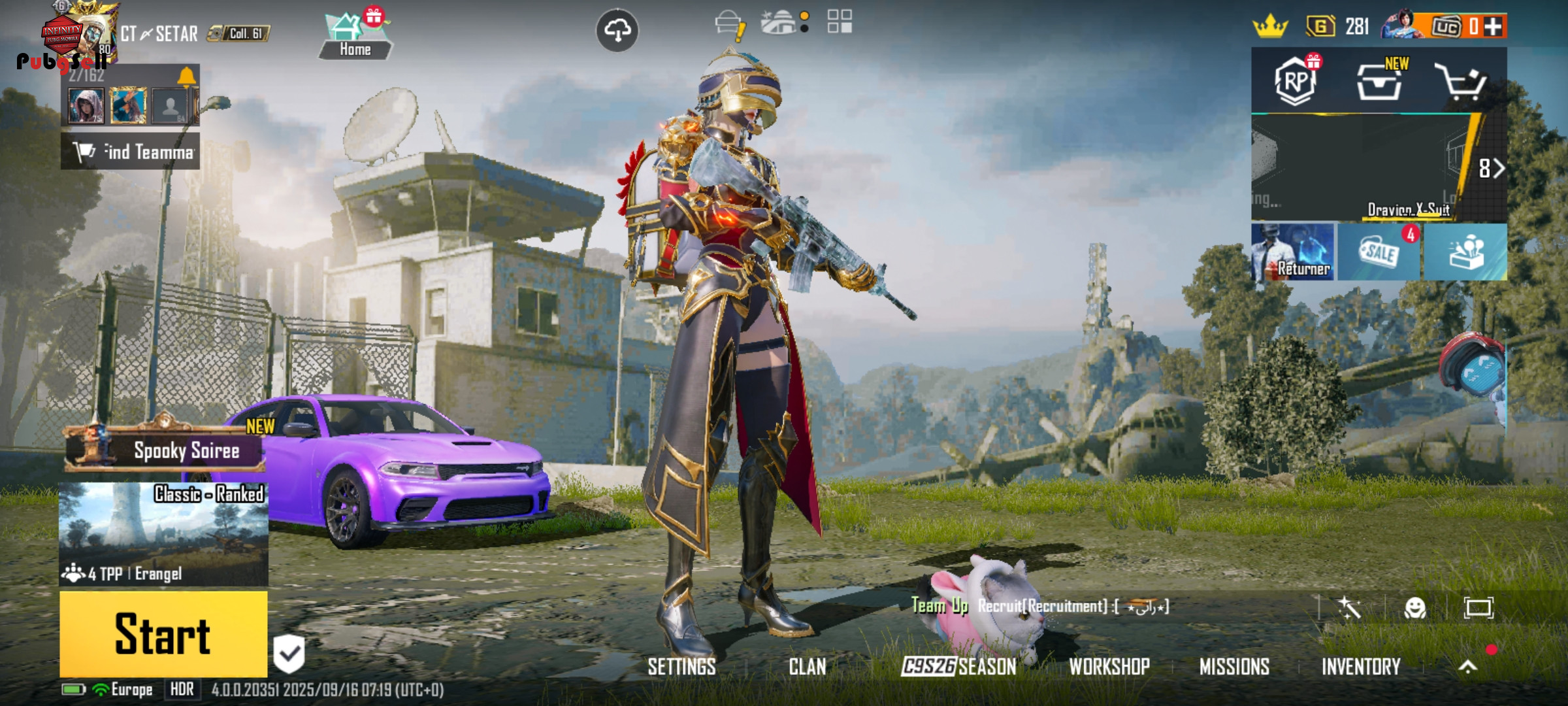Image resolution: width=1568 pixels, height=706 pixels.
Task: Open the shopping cart shop
Action: [x=1461, y=82]
